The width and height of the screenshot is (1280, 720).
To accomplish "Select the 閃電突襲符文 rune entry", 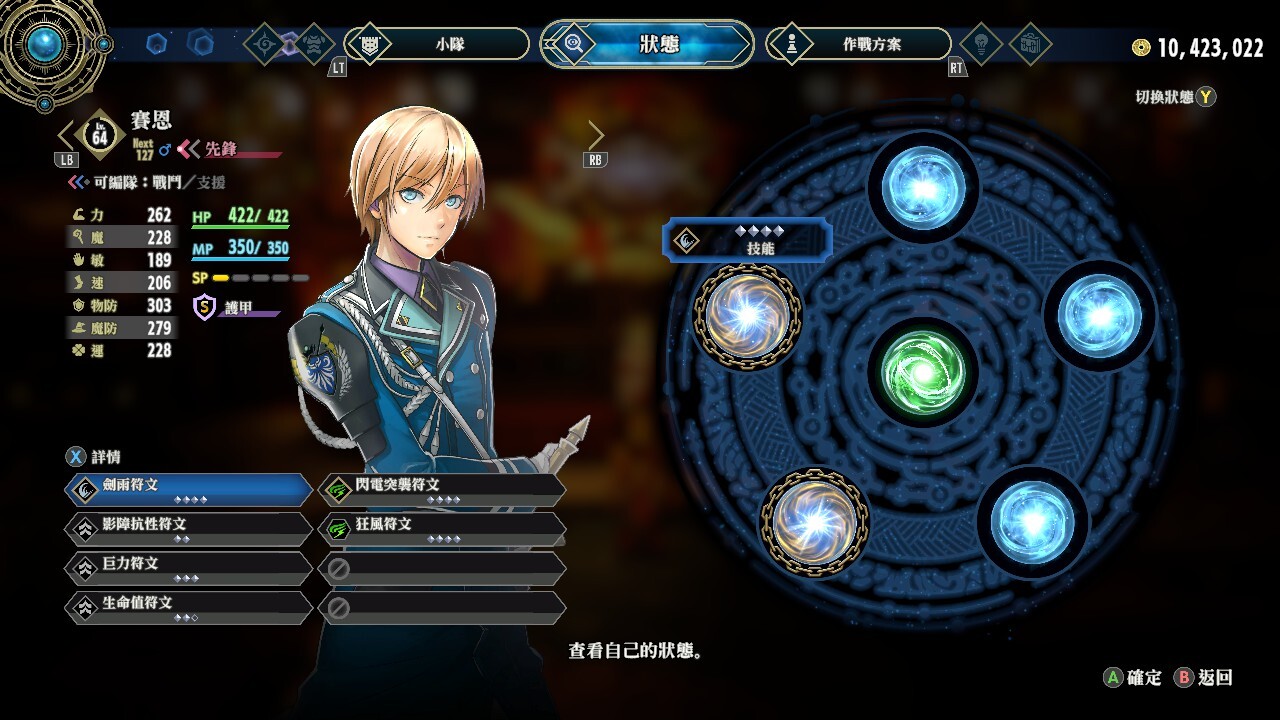I will click(x=442, y=489).
